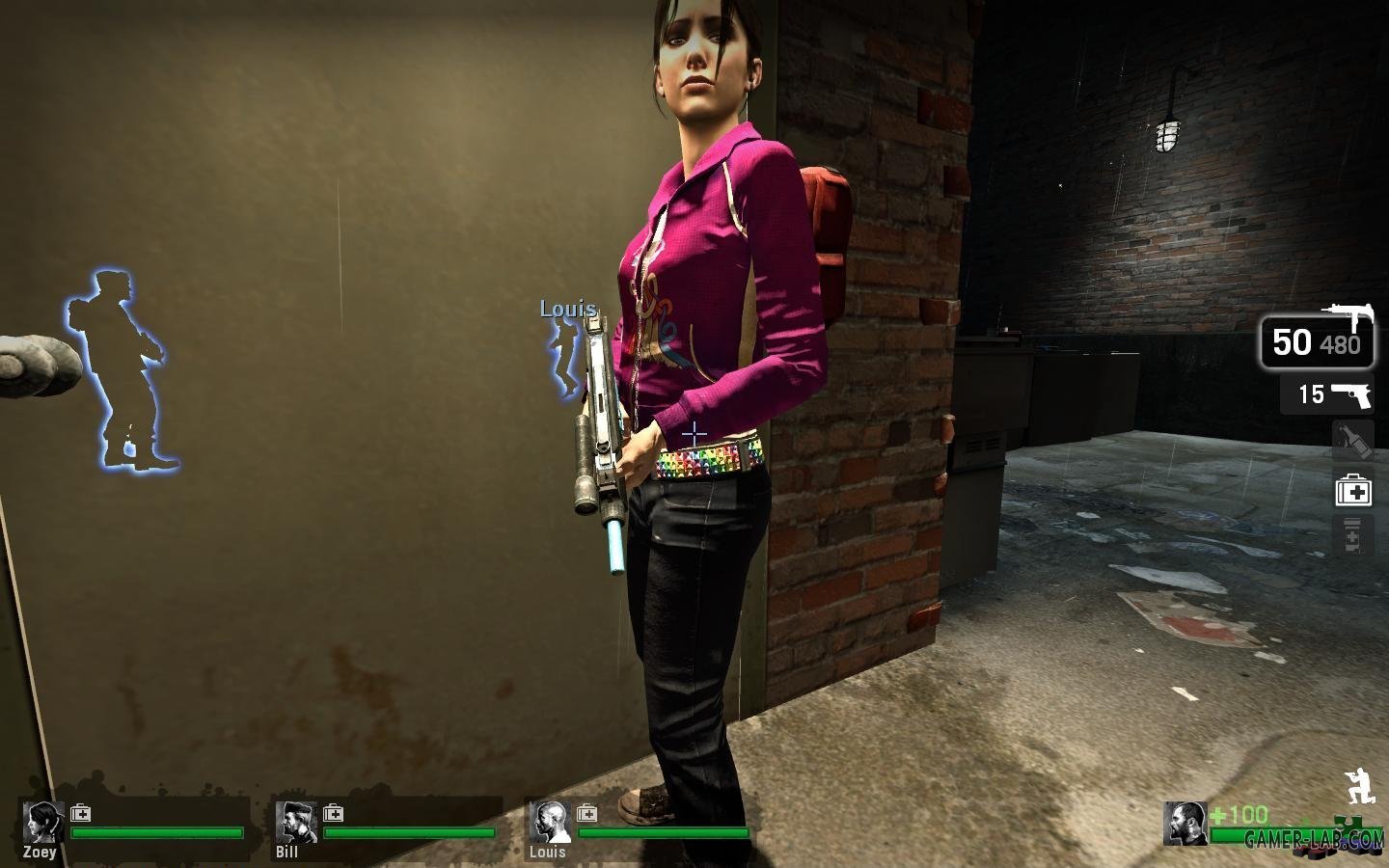This screenshot has width=1389, height=868.
Task: Click the medkit icon beside Louis's portrait
Action: point(586,813)
